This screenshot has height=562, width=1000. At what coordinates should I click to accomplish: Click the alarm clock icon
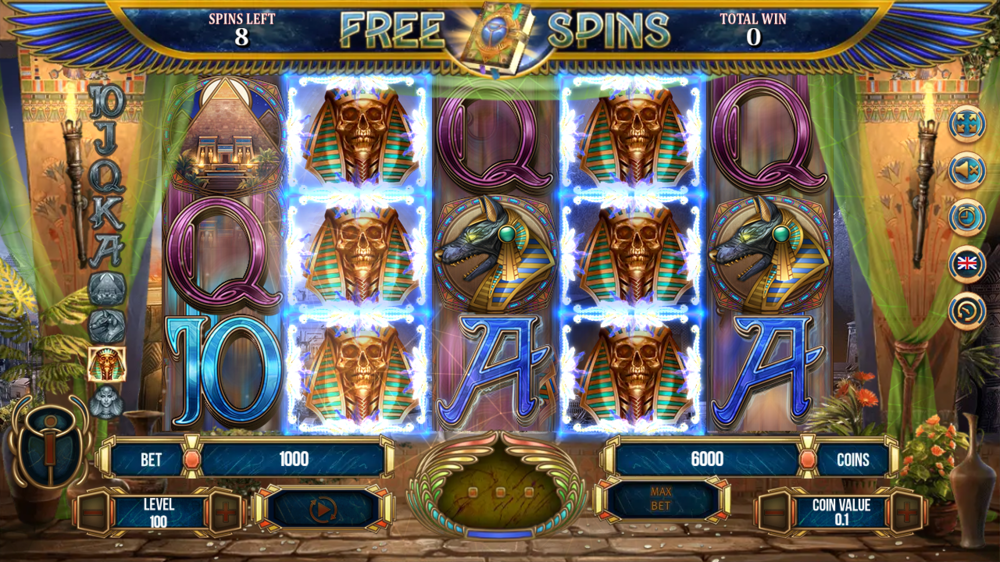(967, 218)
